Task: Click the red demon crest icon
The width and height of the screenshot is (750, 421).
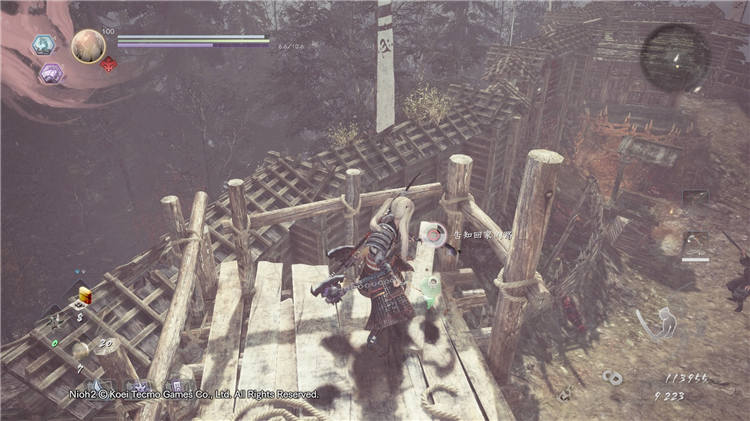Action: 110,64
